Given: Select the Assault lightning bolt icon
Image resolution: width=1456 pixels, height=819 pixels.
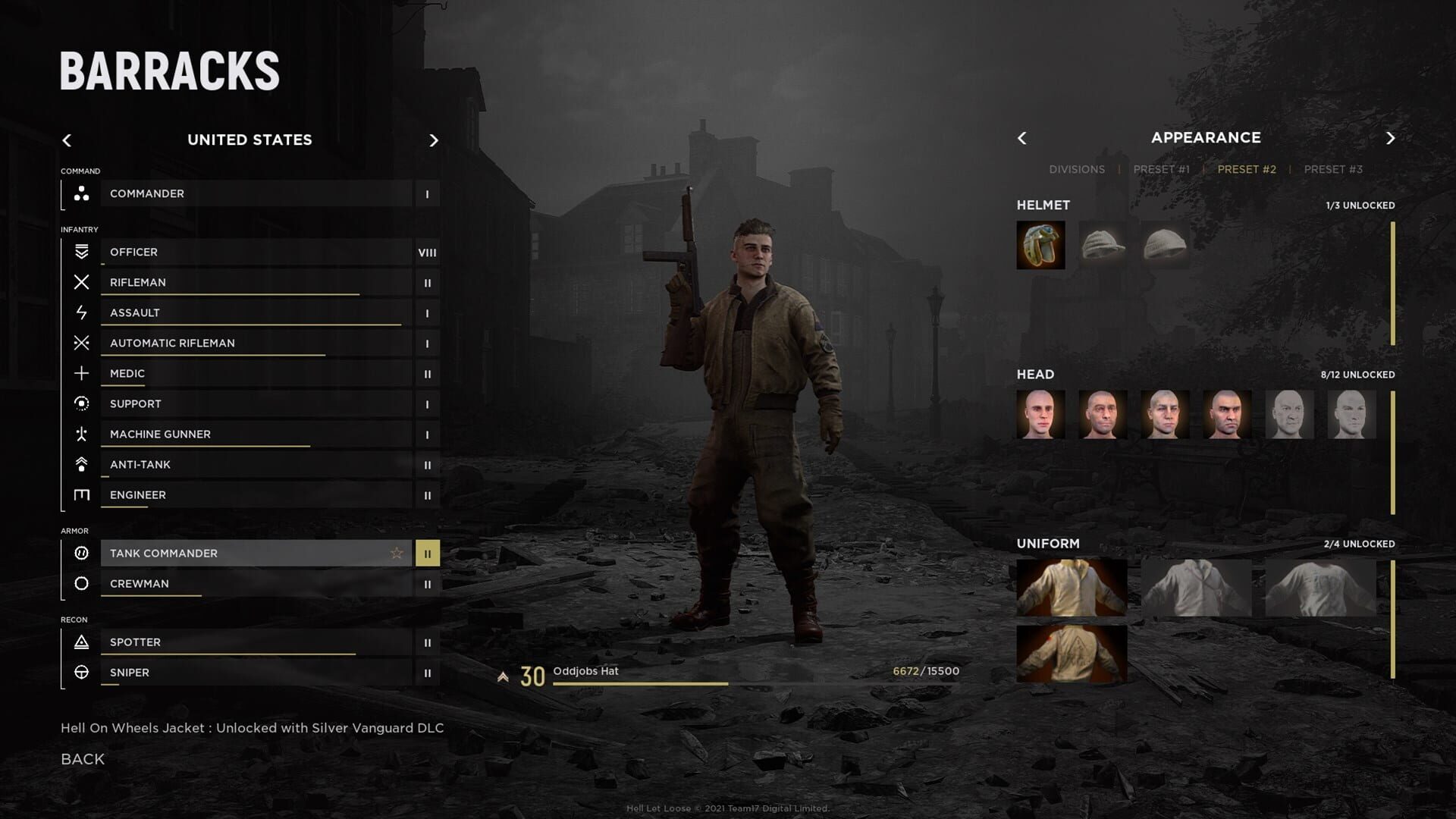Looking at the screenshot, I should click(80, 312).
